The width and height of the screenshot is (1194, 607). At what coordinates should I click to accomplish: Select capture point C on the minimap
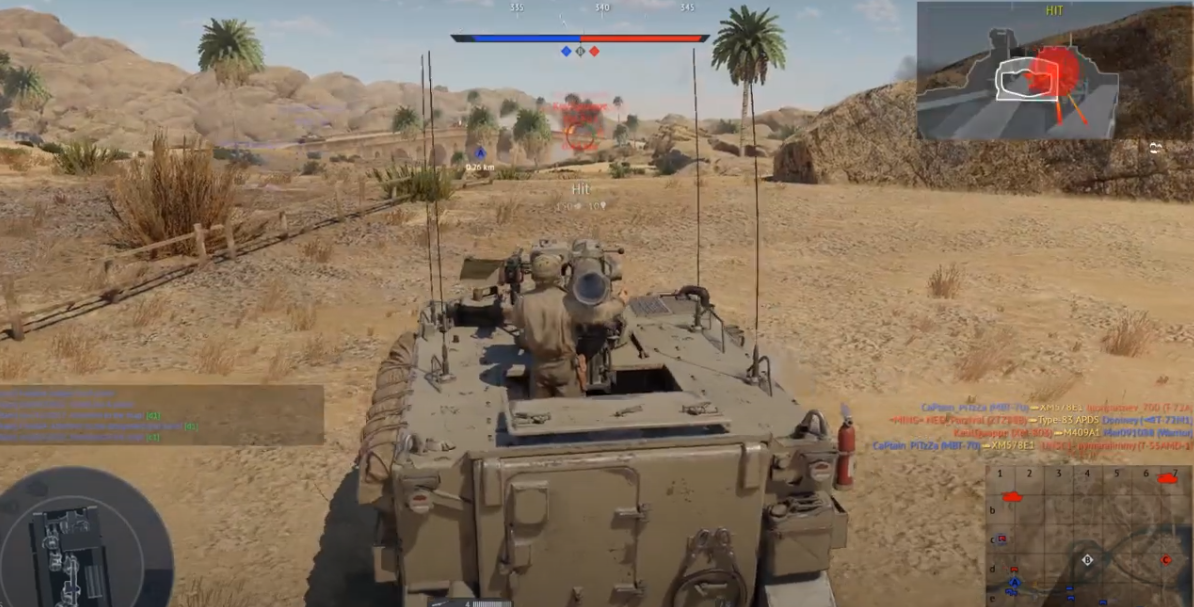pyautogui.click(x=1166, y=559)
